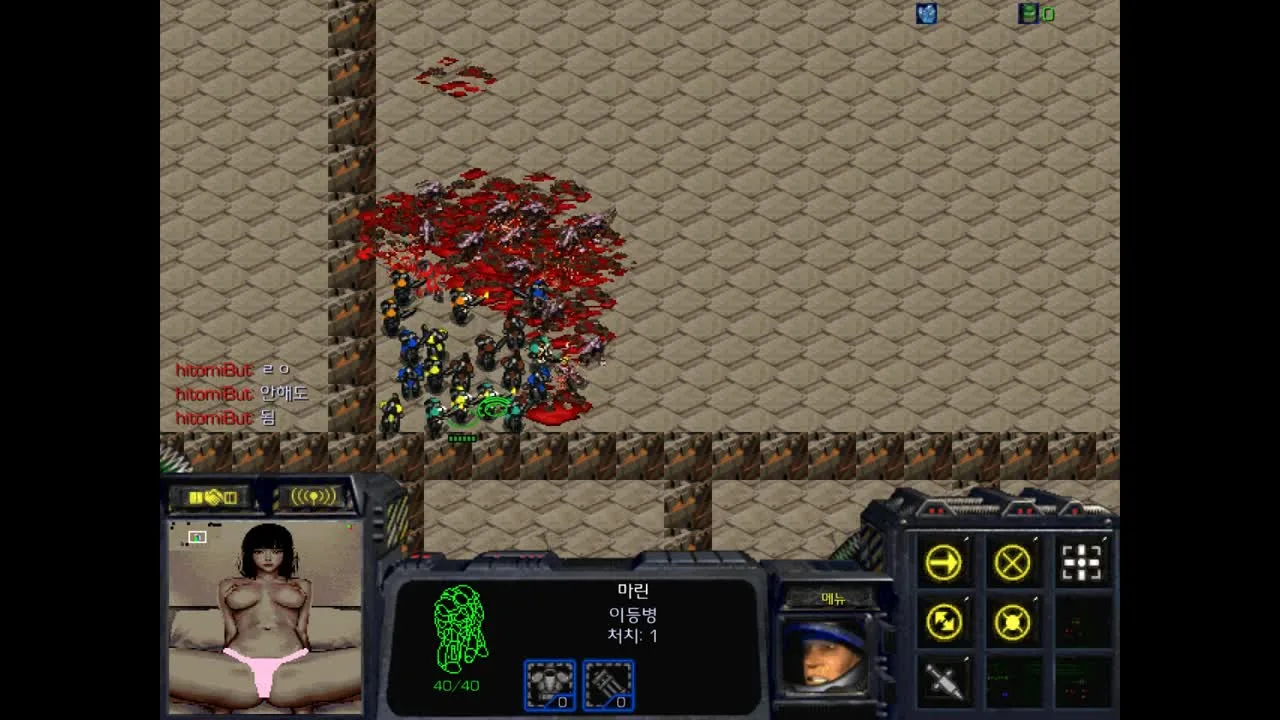The width and height of the screenshot is (1280, 720).
Task: Select the Move command icon
Action: pos(944,562)
